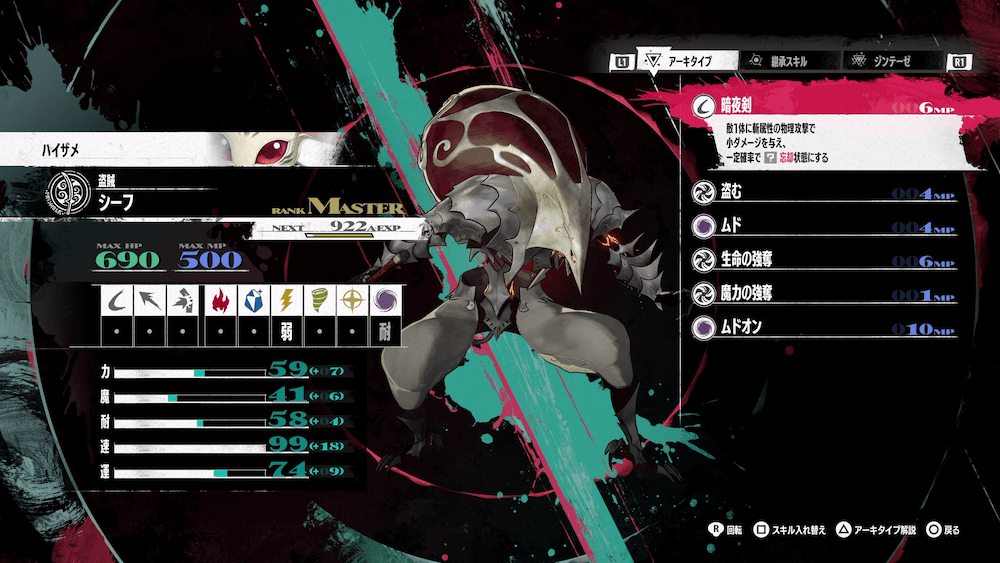Choose the 盗む skill row
The width and height of the screenshot is (1000, 563).
(825, 193)
